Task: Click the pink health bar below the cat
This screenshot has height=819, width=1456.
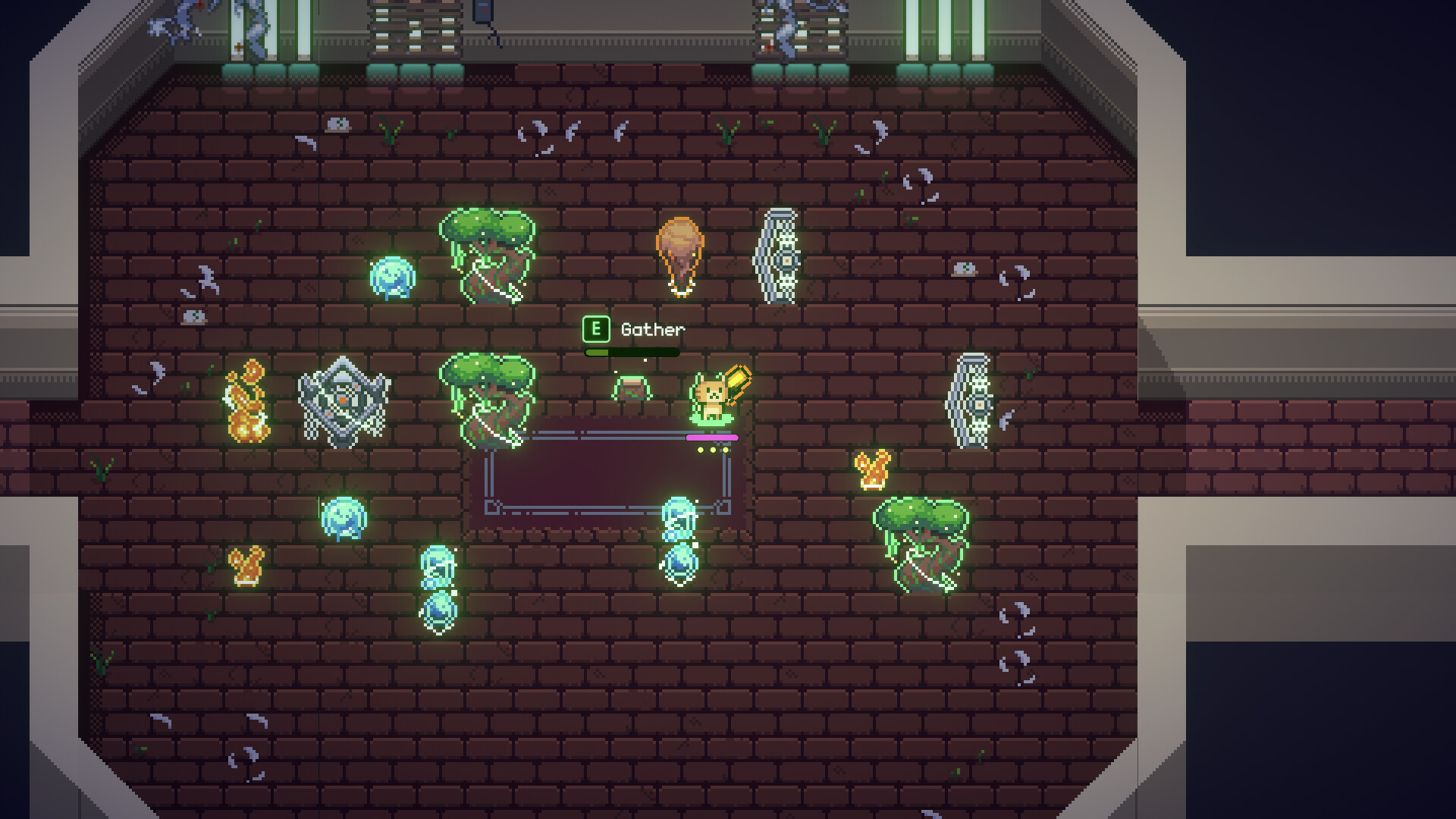Action: (x=713, y=438)
